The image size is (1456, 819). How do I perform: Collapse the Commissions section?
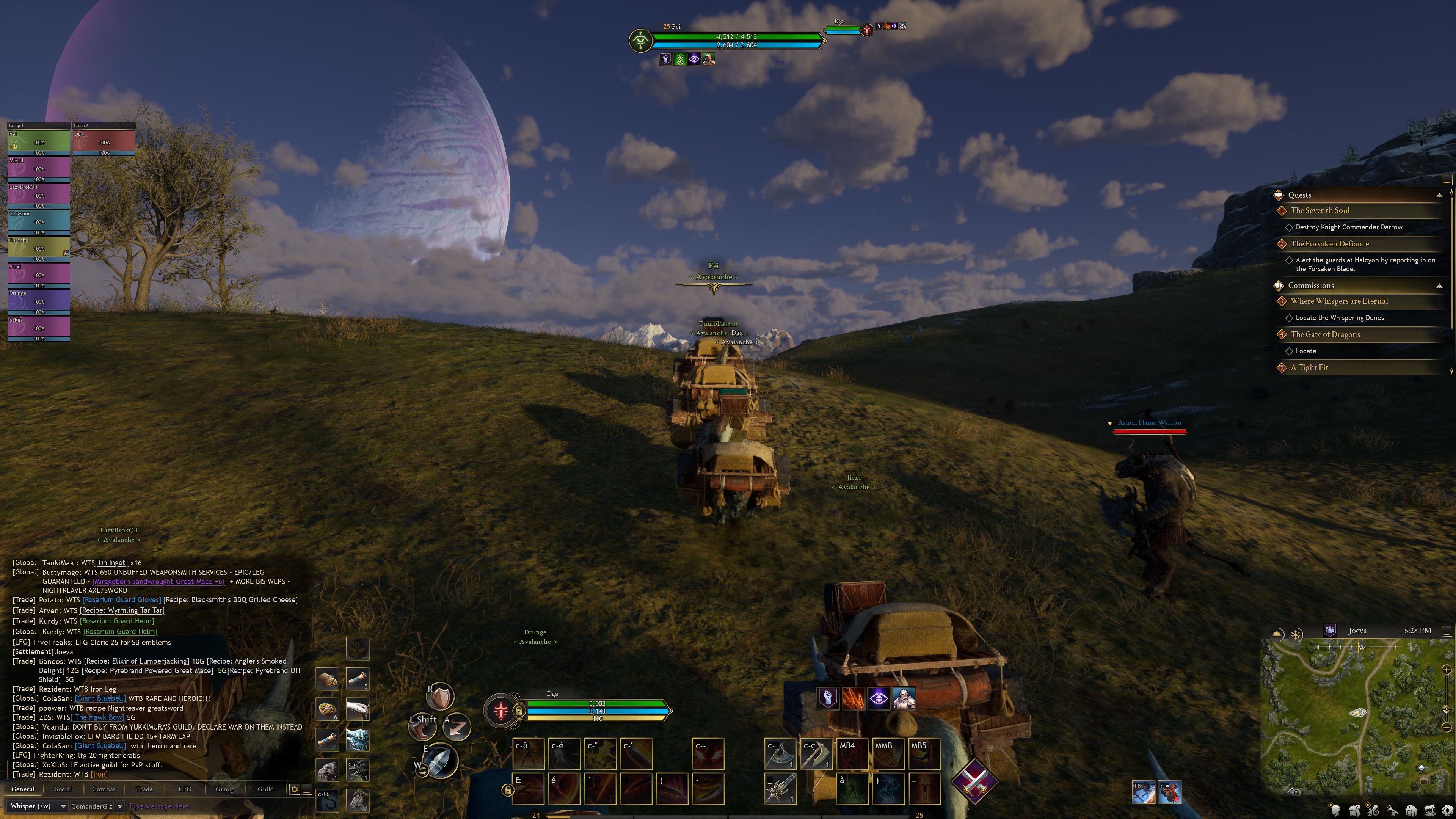pyautogui.click(x=1439, y=286)
